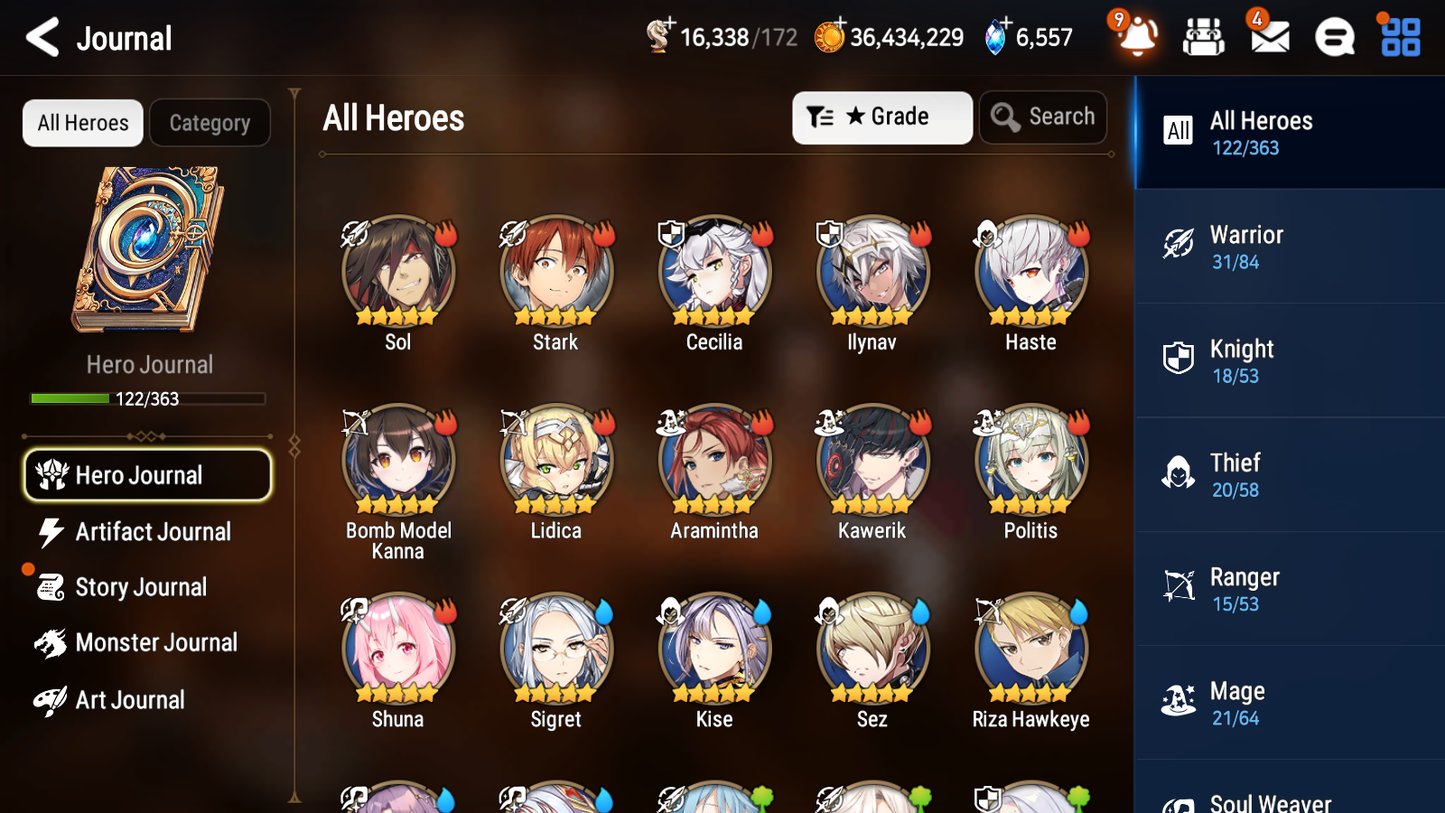Viewport: 1445px width, 813px height.
Task: Open the main menu grid icon
Action: pyautogui.click(x=1399, y=36)
